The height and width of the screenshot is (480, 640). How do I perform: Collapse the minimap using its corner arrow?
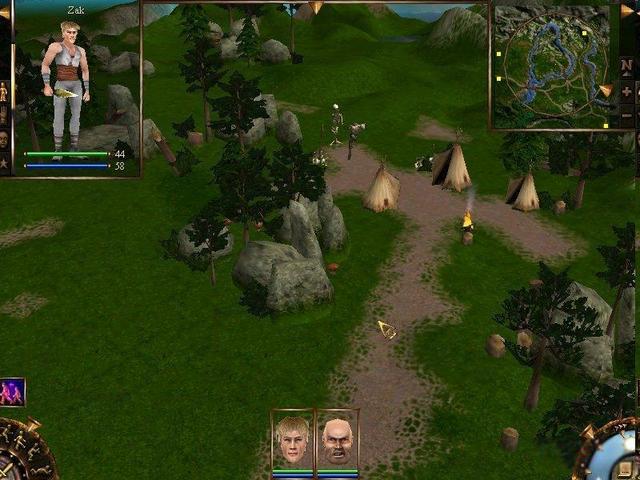point(629,10)
